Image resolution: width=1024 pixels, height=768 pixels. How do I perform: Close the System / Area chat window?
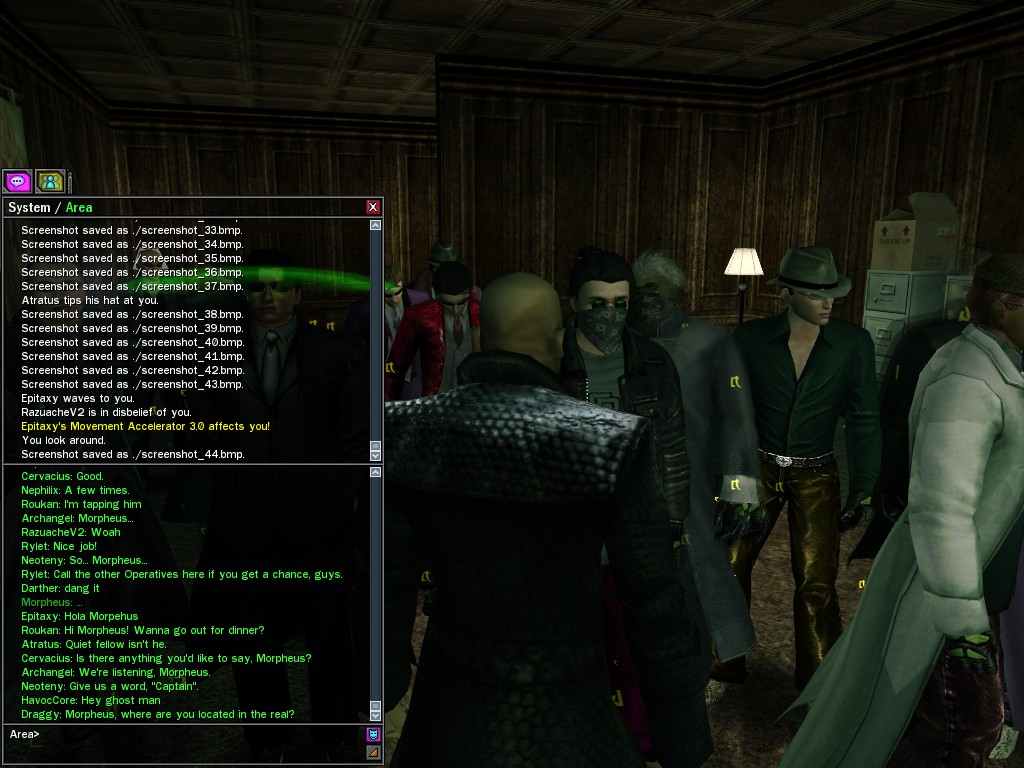(373, 207)
